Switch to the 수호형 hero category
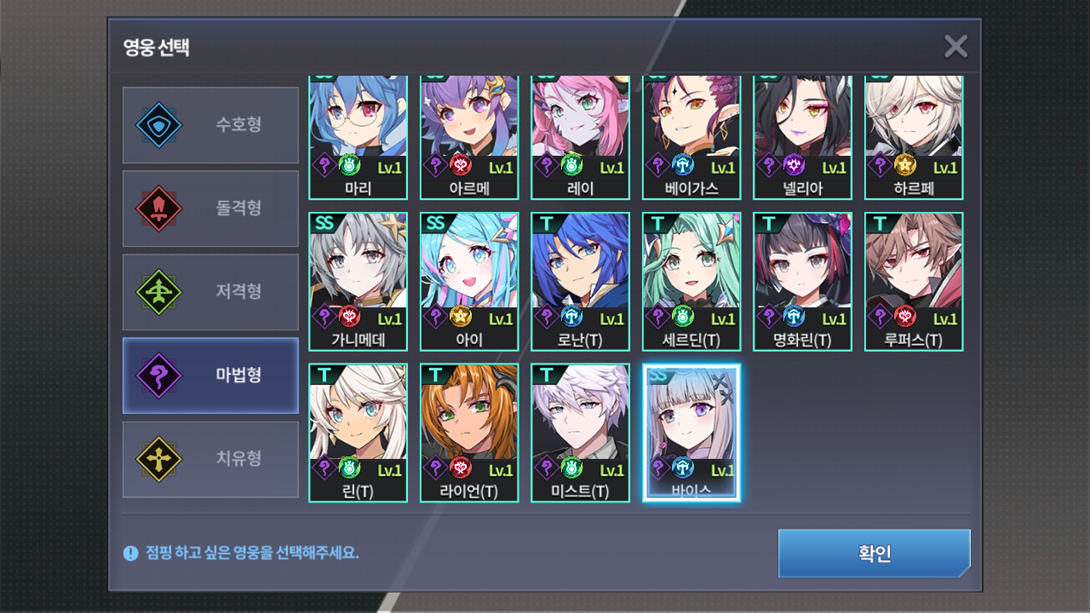This screenshot has width=1090, height=613. pyautogui.click(x=210, y=125)
